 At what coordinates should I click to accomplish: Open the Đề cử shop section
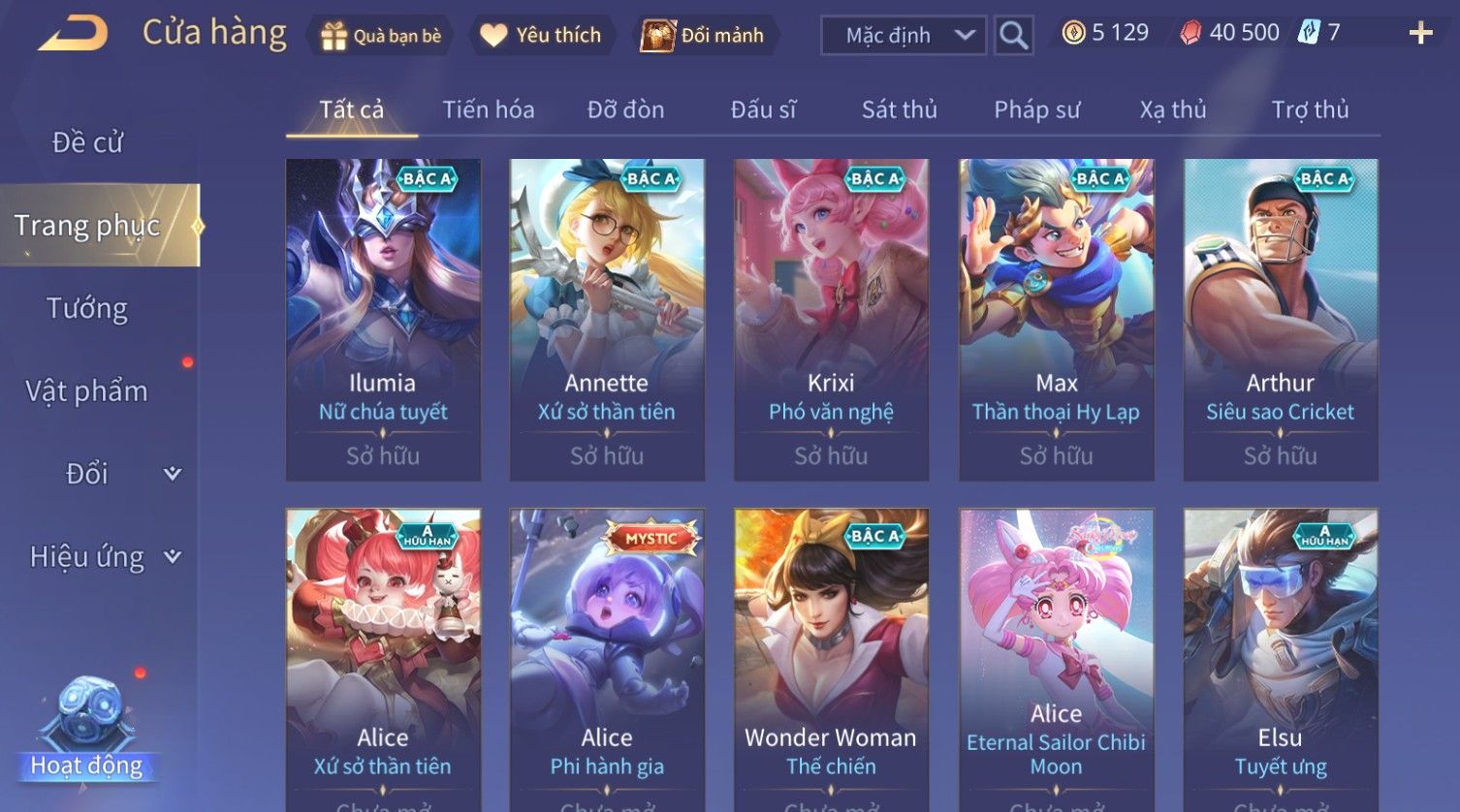click(x=87, y=142)
